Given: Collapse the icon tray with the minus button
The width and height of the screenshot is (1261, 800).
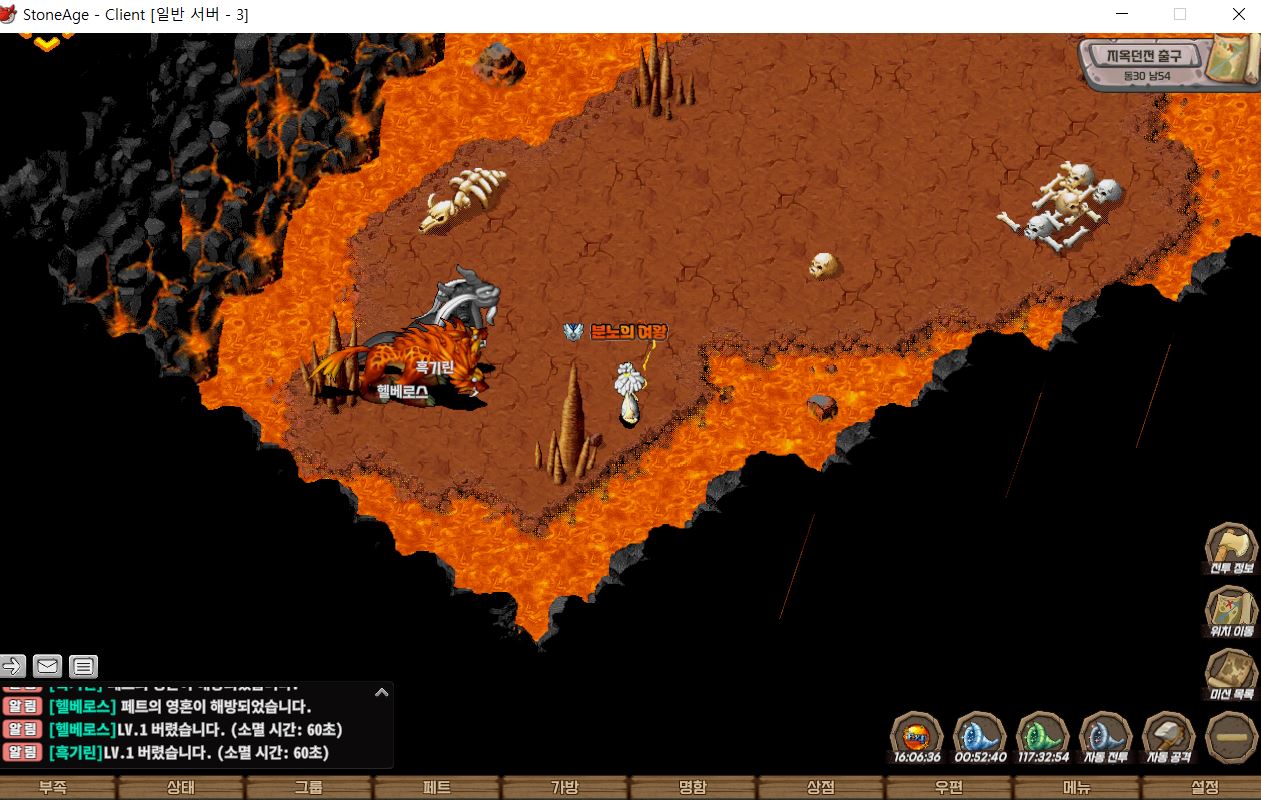Looking at the screenshot, I should pos(1231,737).
